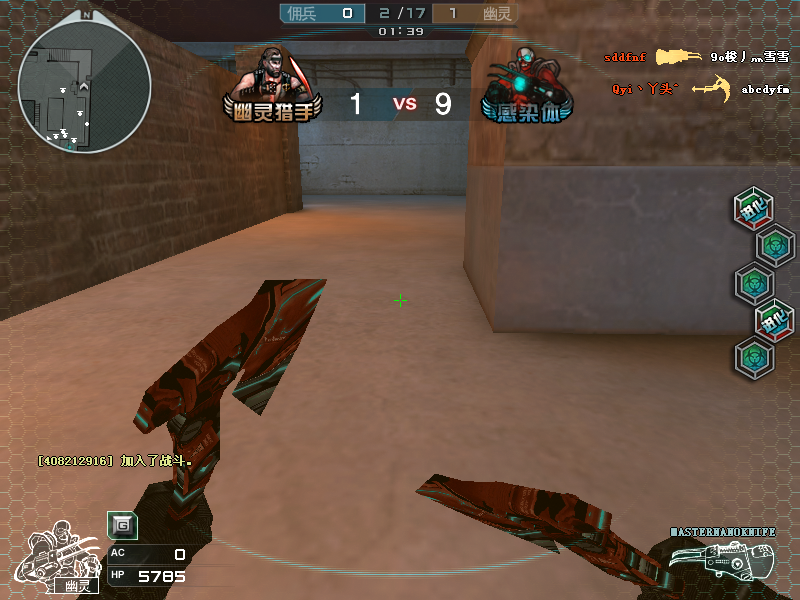
Task: Click the circular minimap radar
Action: pos(84,86)
